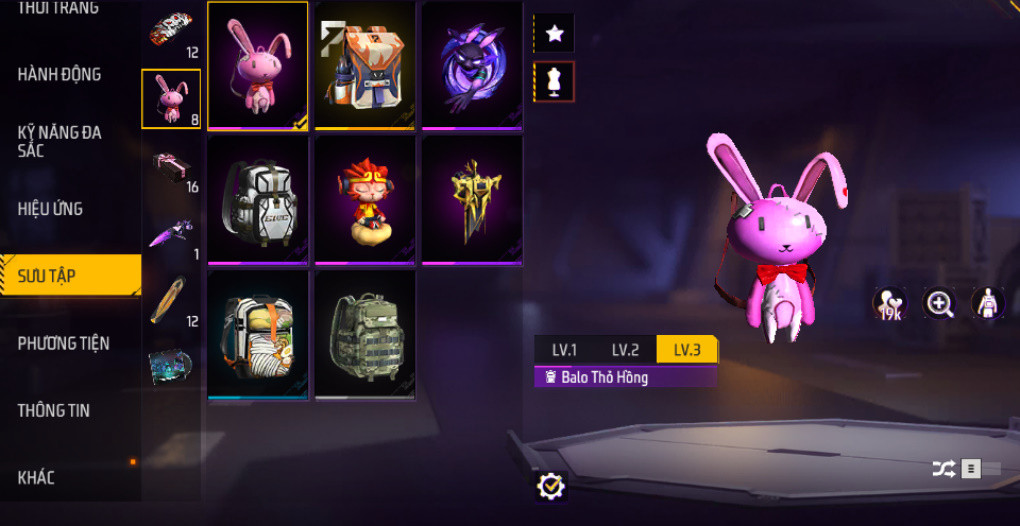The width and height of the screenshot is (1020, 526).
Task: Switch to the PHƯƠNG TIỆN menu
Action: [x=63, y=343]
